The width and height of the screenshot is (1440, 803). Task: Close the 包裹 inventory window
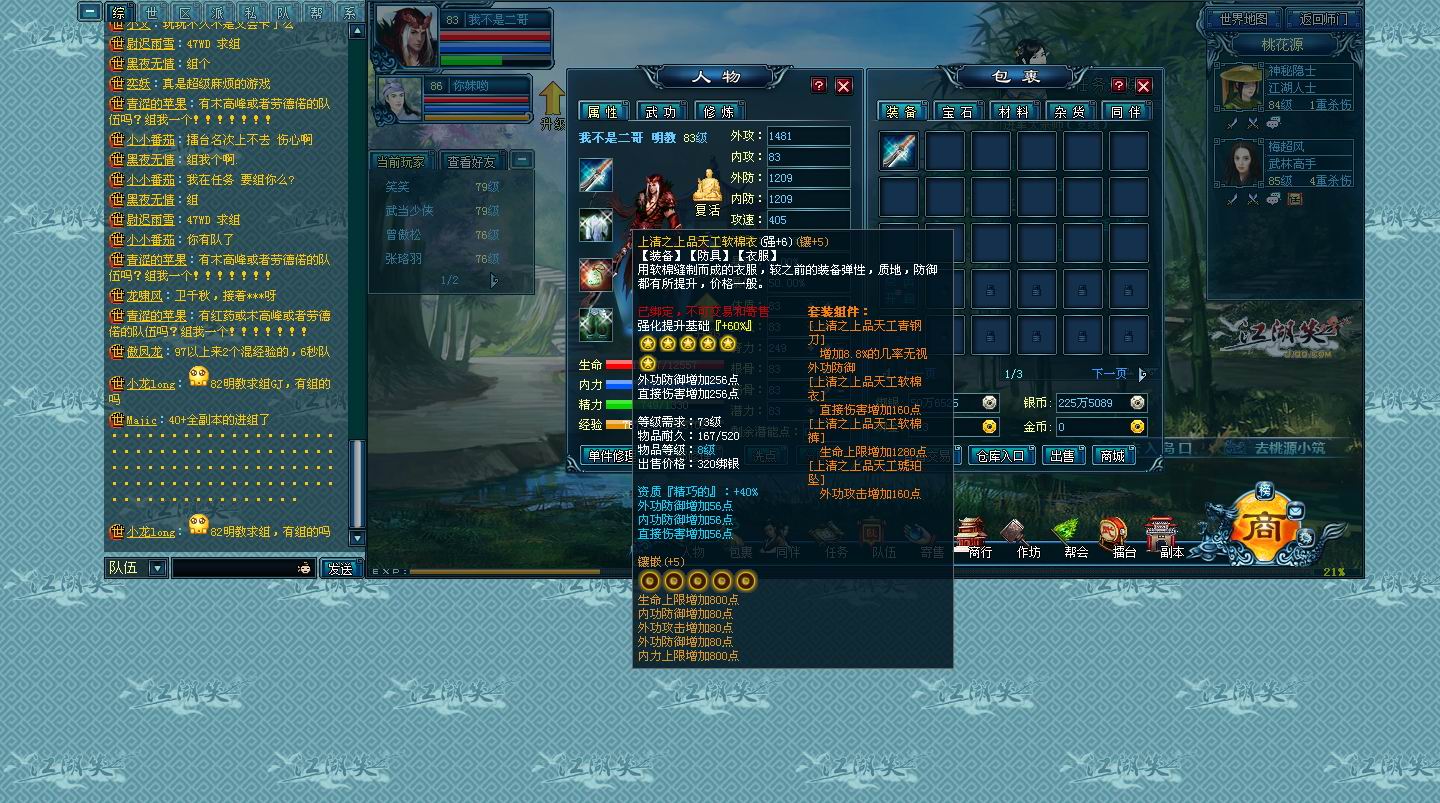tap(1143, 86)
